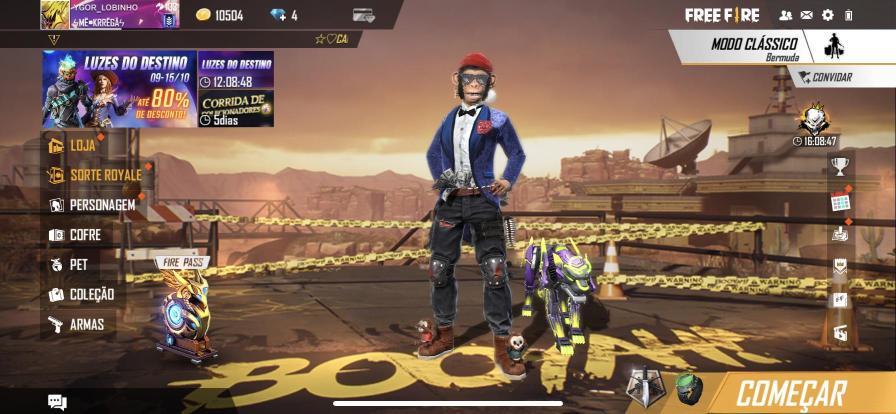
Task: Open the Cofre vault
Action: [x=84, y=235]
